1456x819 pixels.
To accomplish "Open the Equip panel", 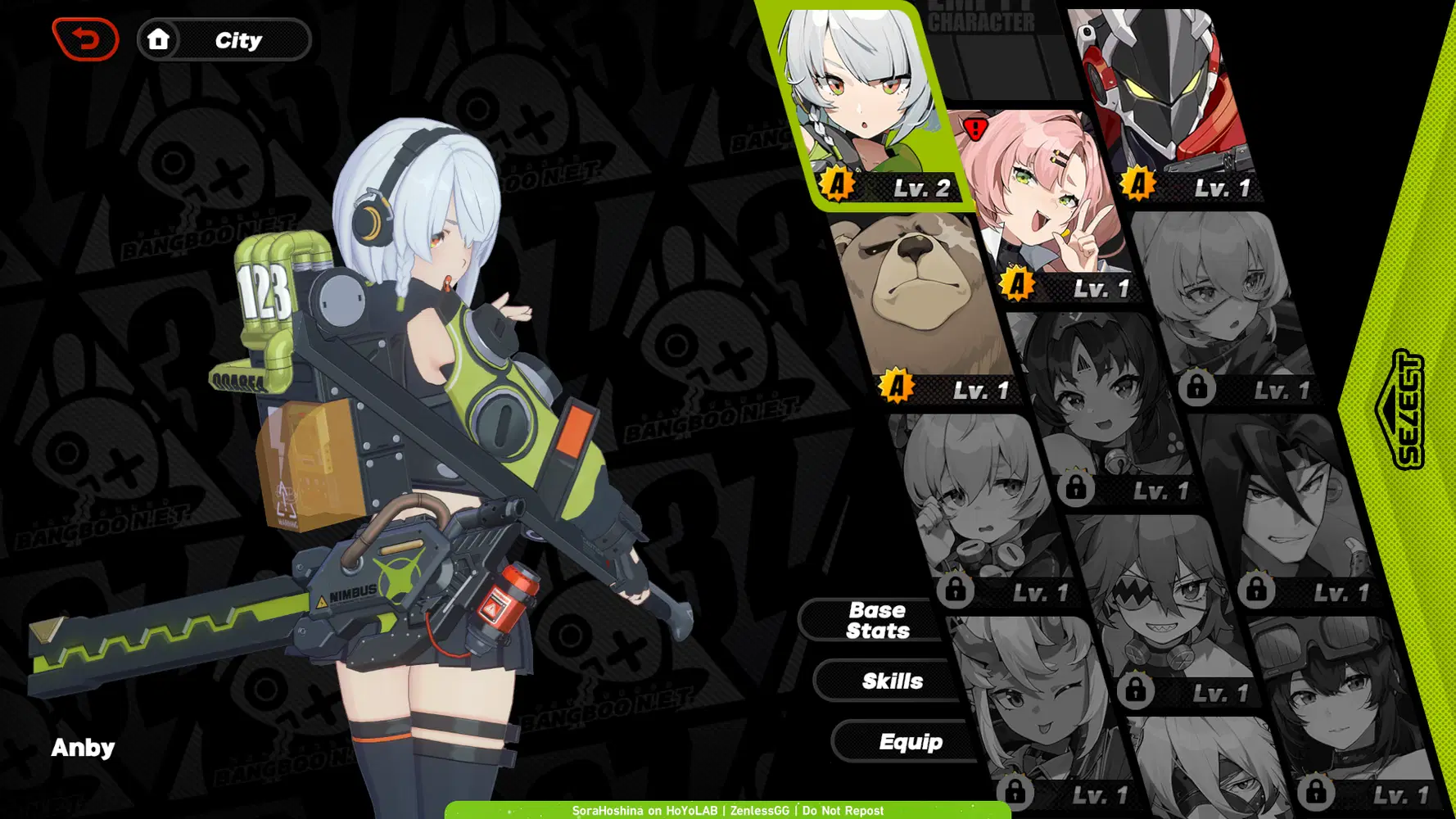I will pos(910,741).
